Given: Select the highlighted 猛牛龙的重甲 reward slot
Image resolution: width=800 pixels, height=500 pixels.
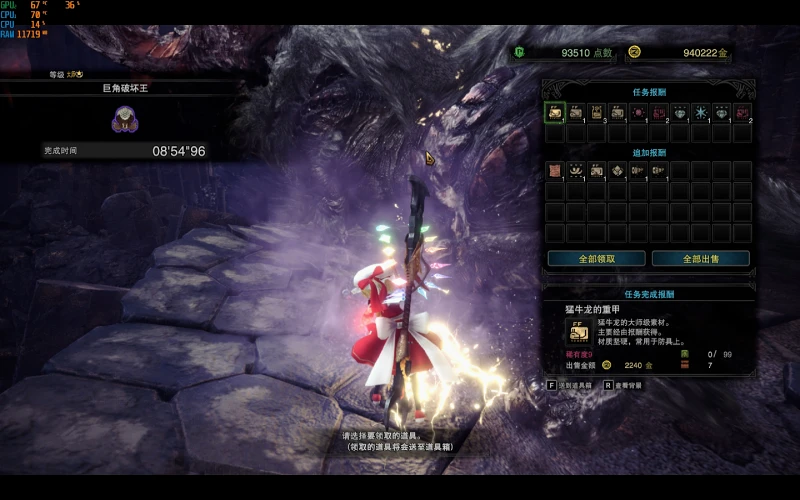Looking at the screenshot, I should click(x=555, y=112).
